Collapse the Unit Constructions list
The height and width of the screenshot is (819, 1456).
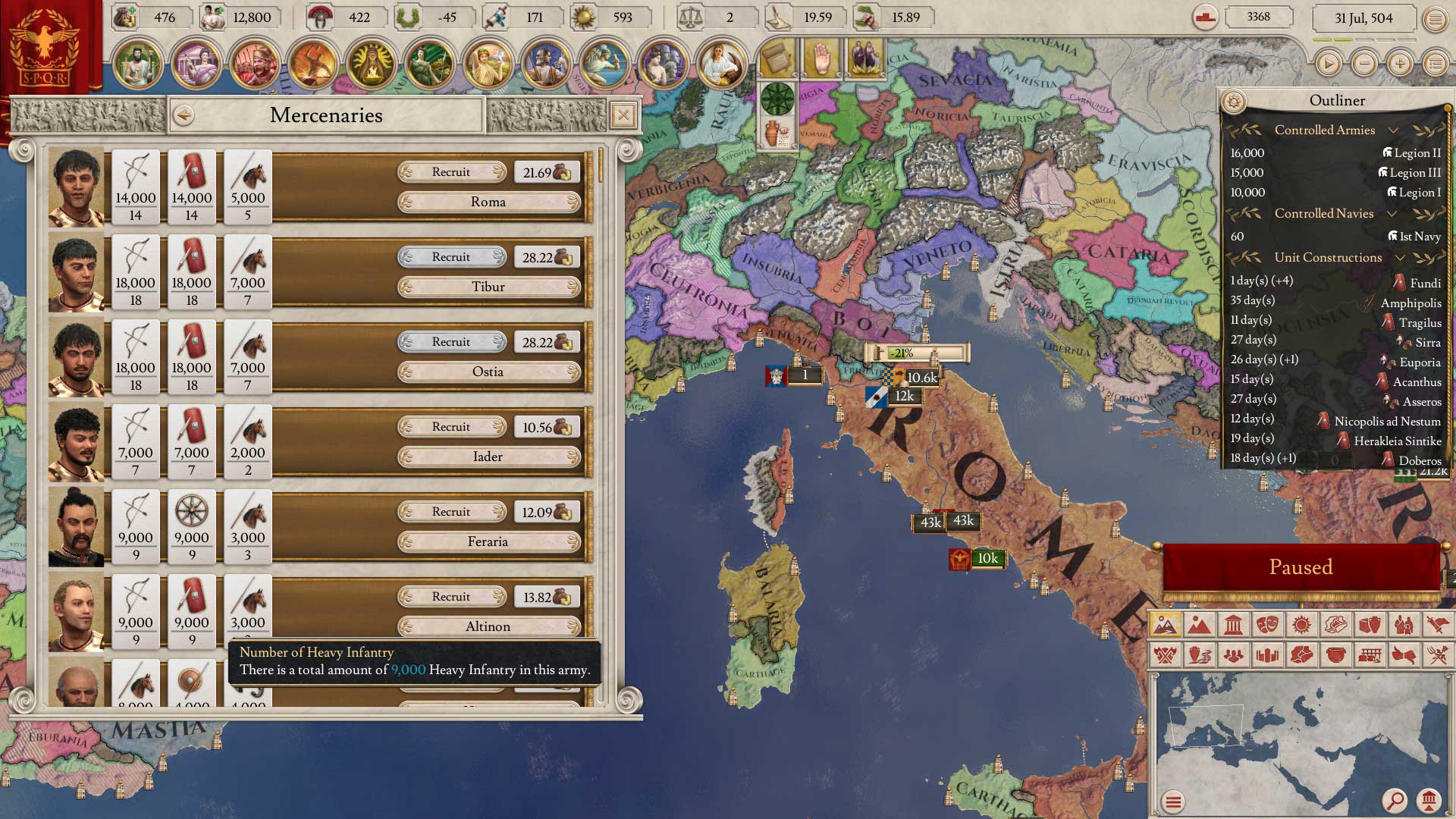pyautogui.click(x=1400, y=258)
